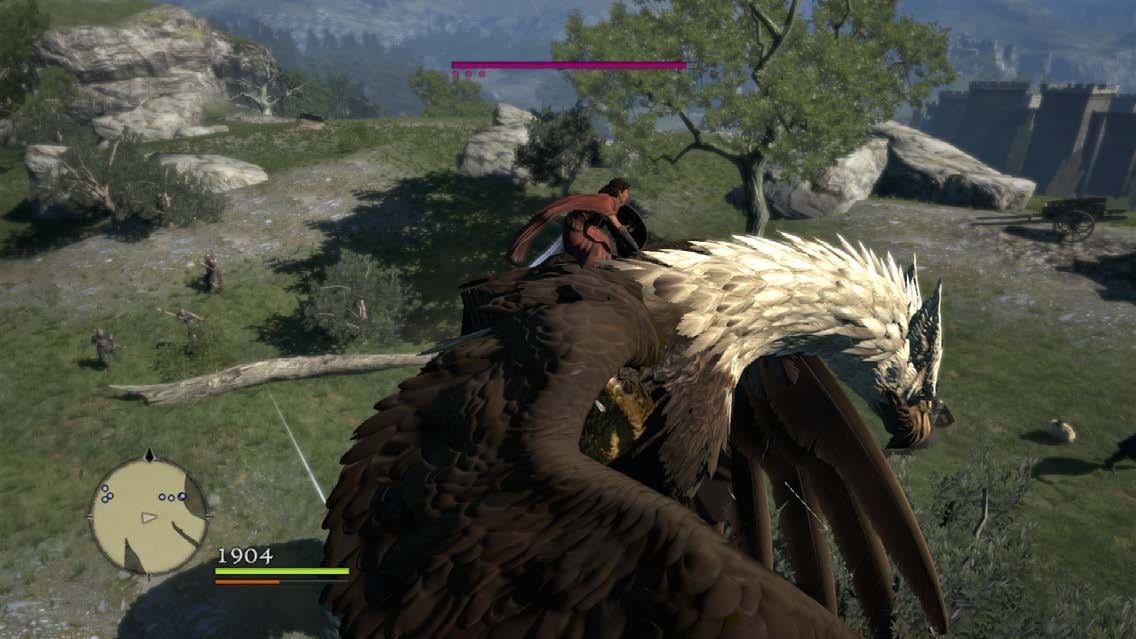The width and height of the screenshot is (1136, 639).
Task: Click the circular minimap
Action: [148, 516]
